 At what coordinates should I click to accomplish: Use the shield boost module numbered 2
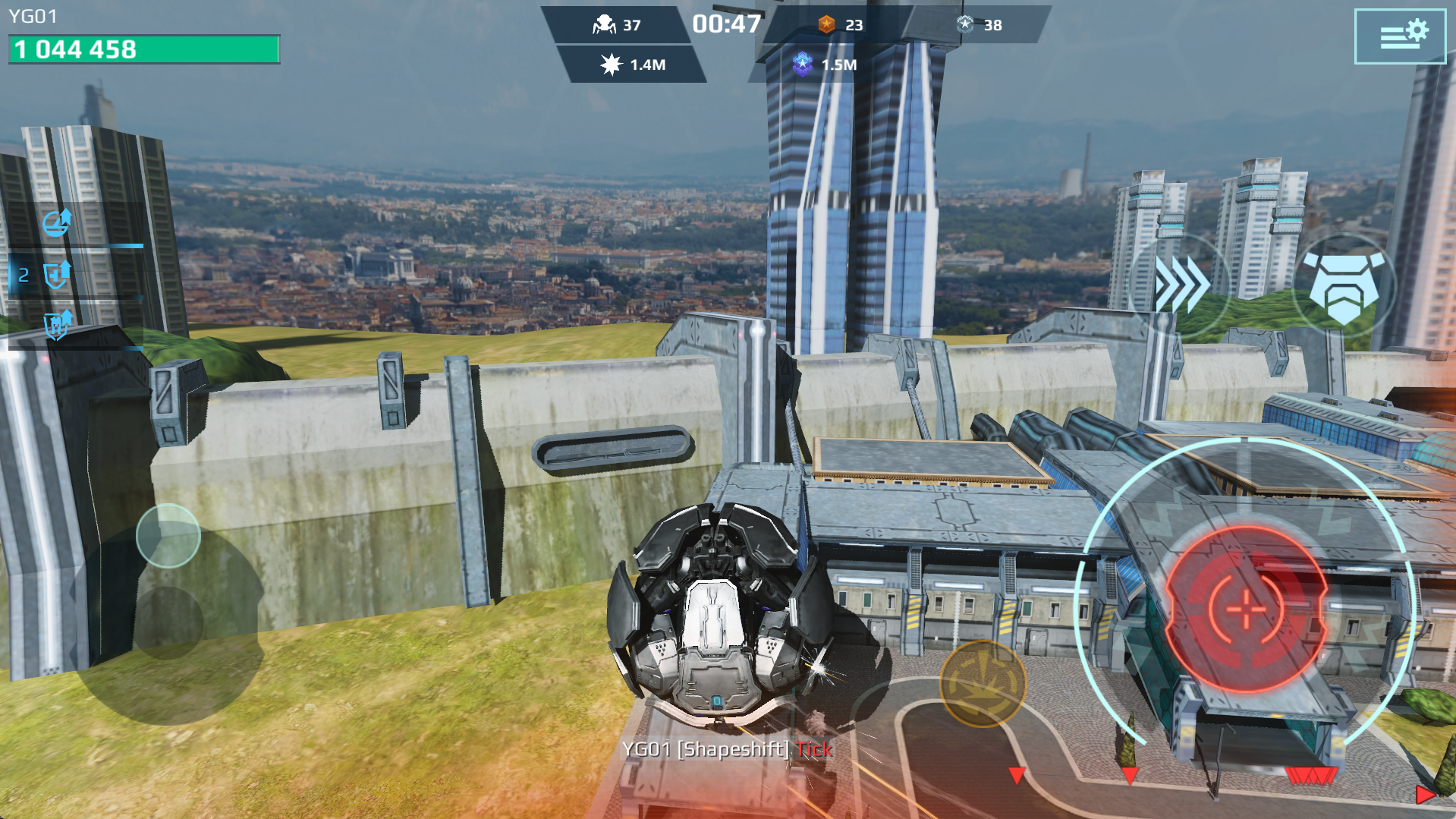tap(56, 275)
